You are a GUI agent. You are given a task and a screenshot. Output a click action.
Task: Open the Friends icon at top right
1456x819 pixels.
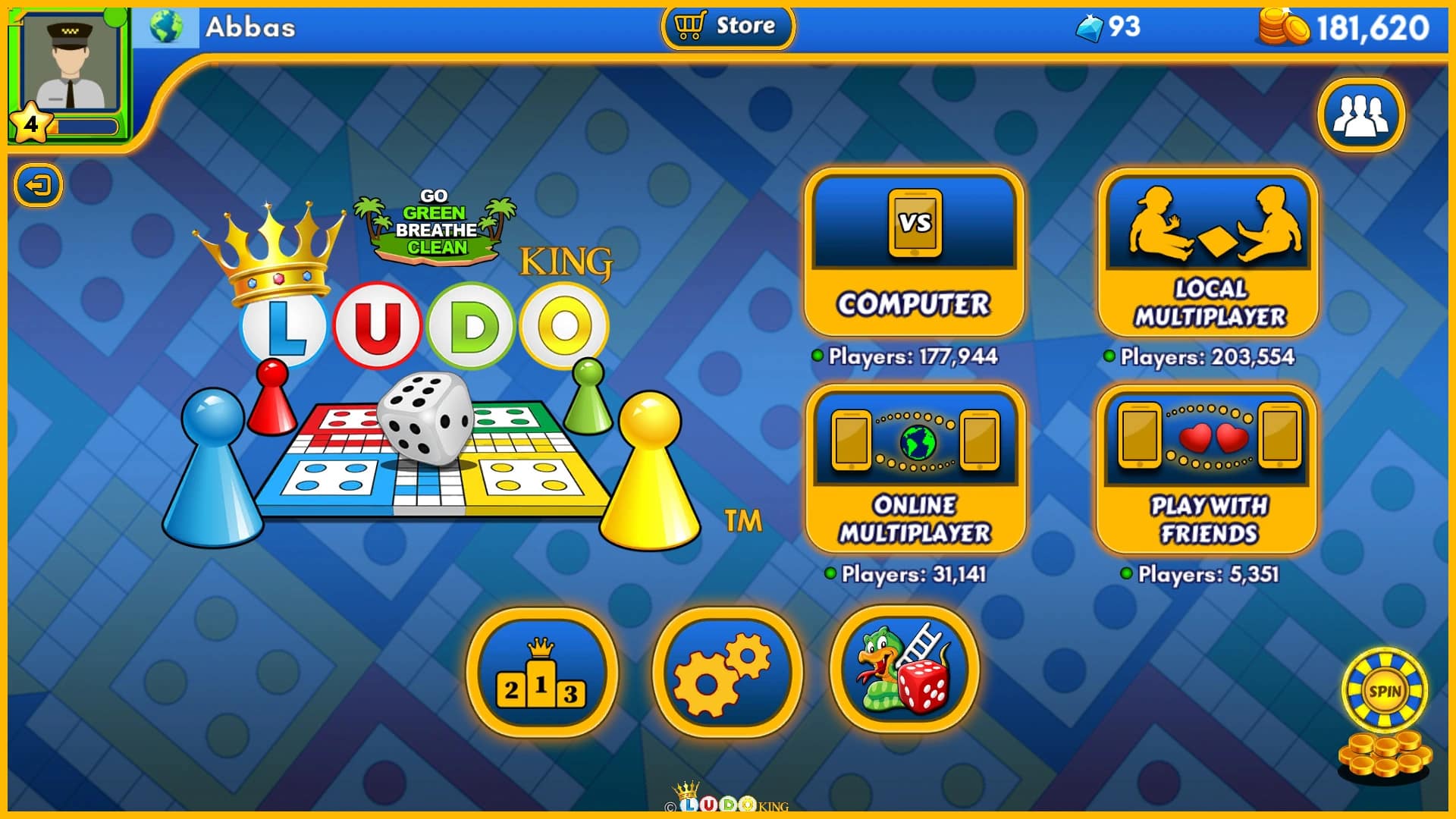pyautogui.click(x=1361, y=114)
